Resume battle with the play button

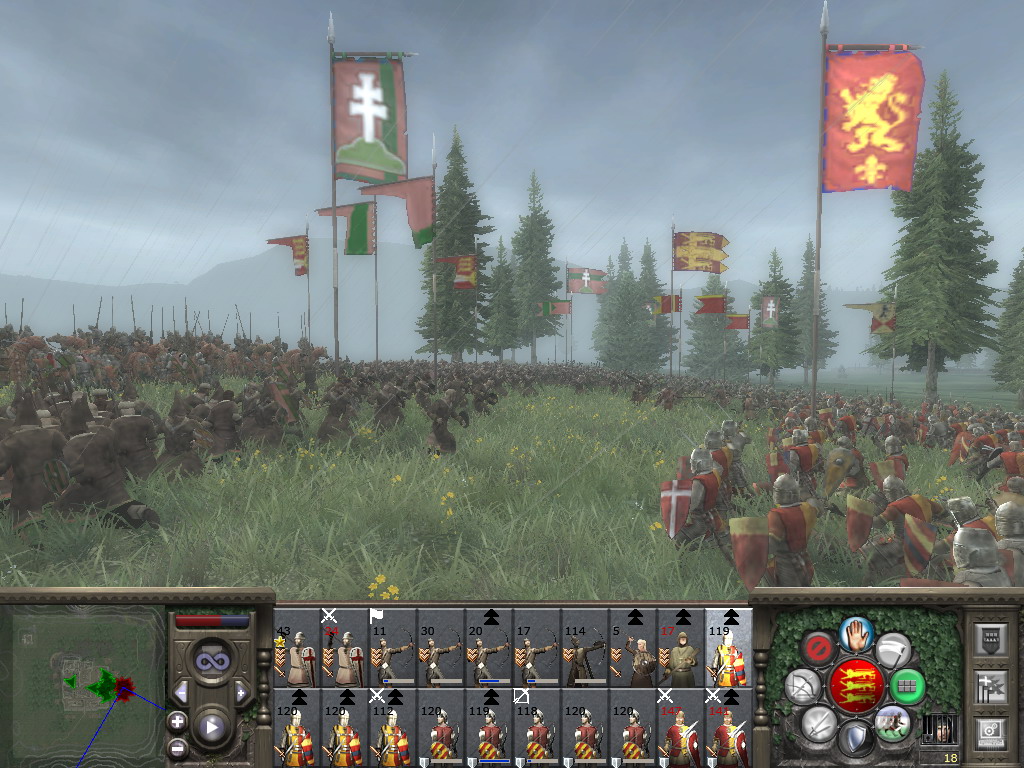(211, 727)
